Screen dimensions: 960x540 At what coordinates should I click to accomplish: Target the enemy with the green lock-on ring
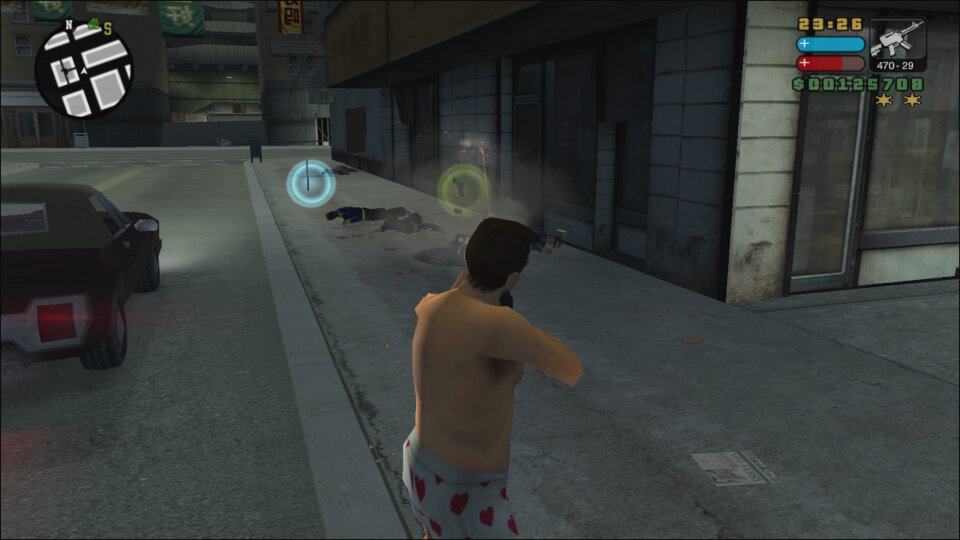[x=461, y=187]
